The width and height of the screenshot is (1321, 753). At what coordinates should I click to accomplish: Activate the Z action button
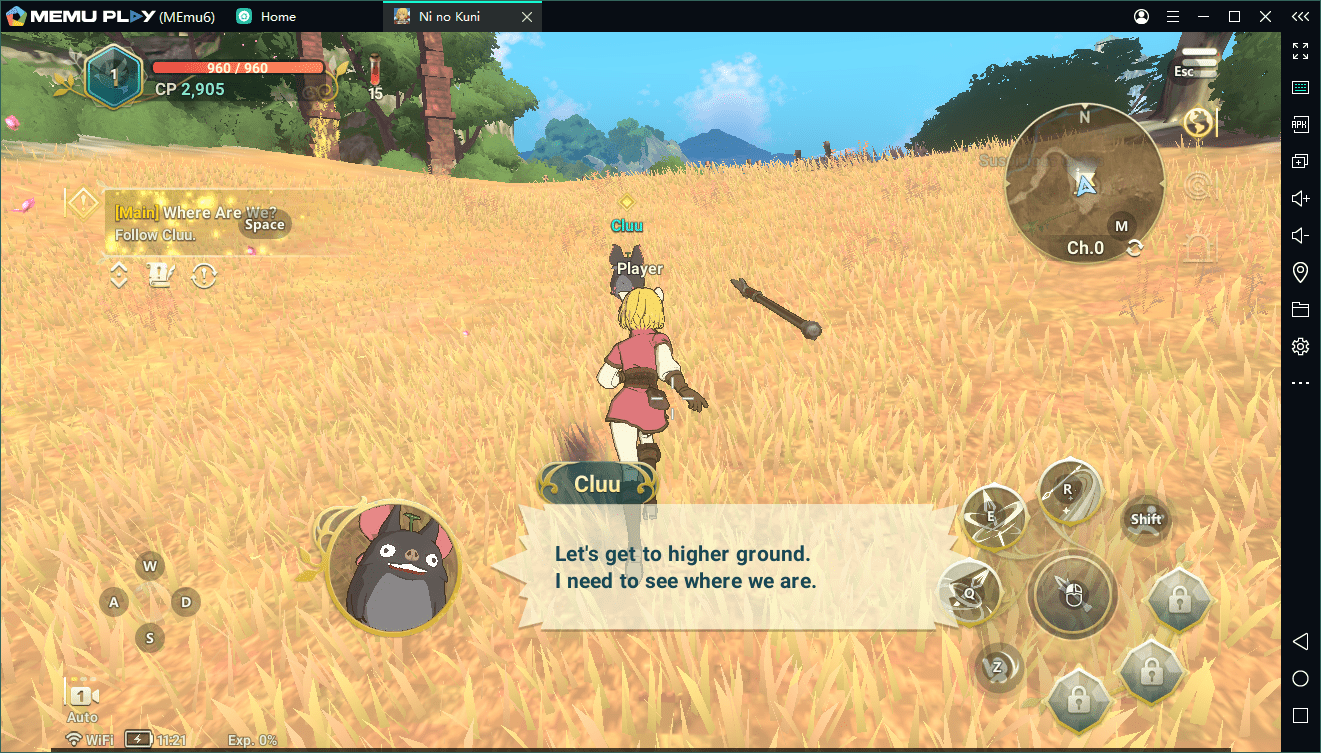[998, 667]
